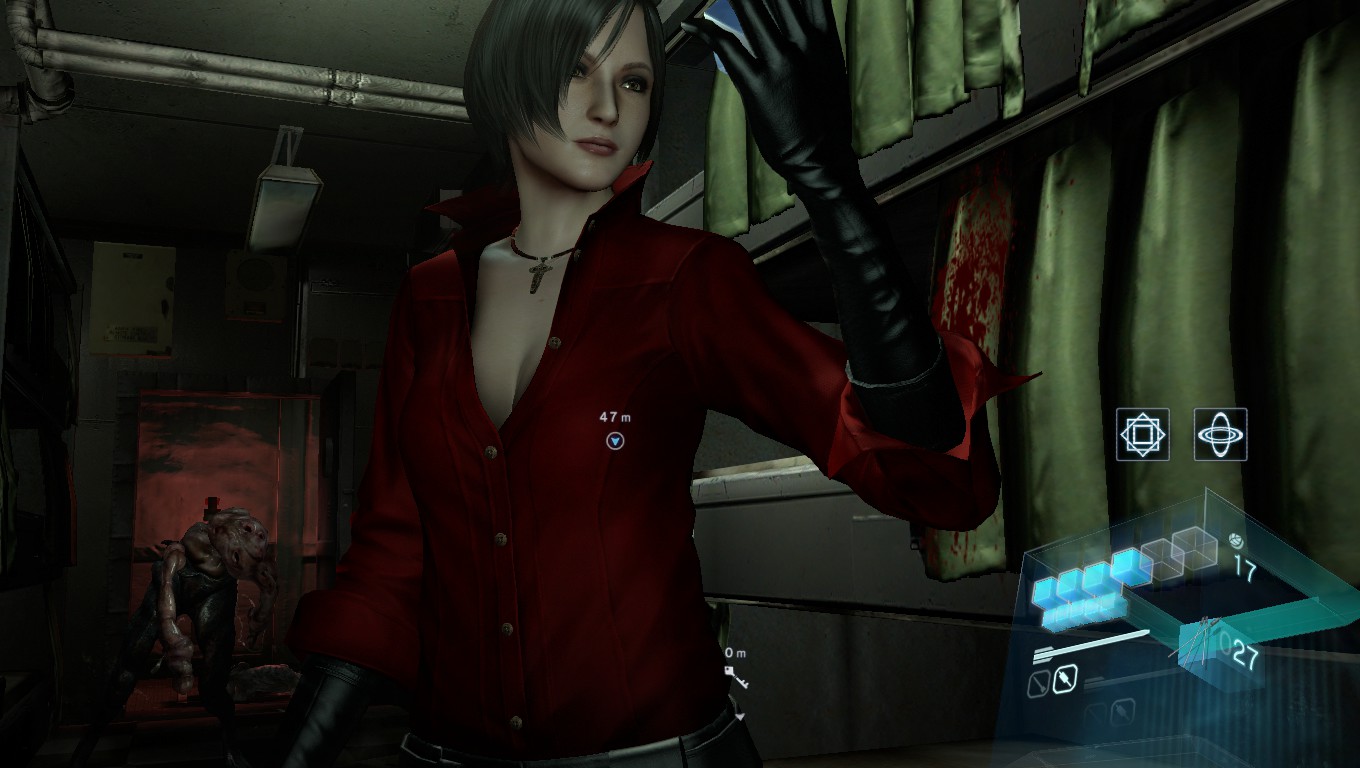This screenshot has width=1360, height=768.
Task: Select the crossed rings orbit icon
Action: point(1221,434)
